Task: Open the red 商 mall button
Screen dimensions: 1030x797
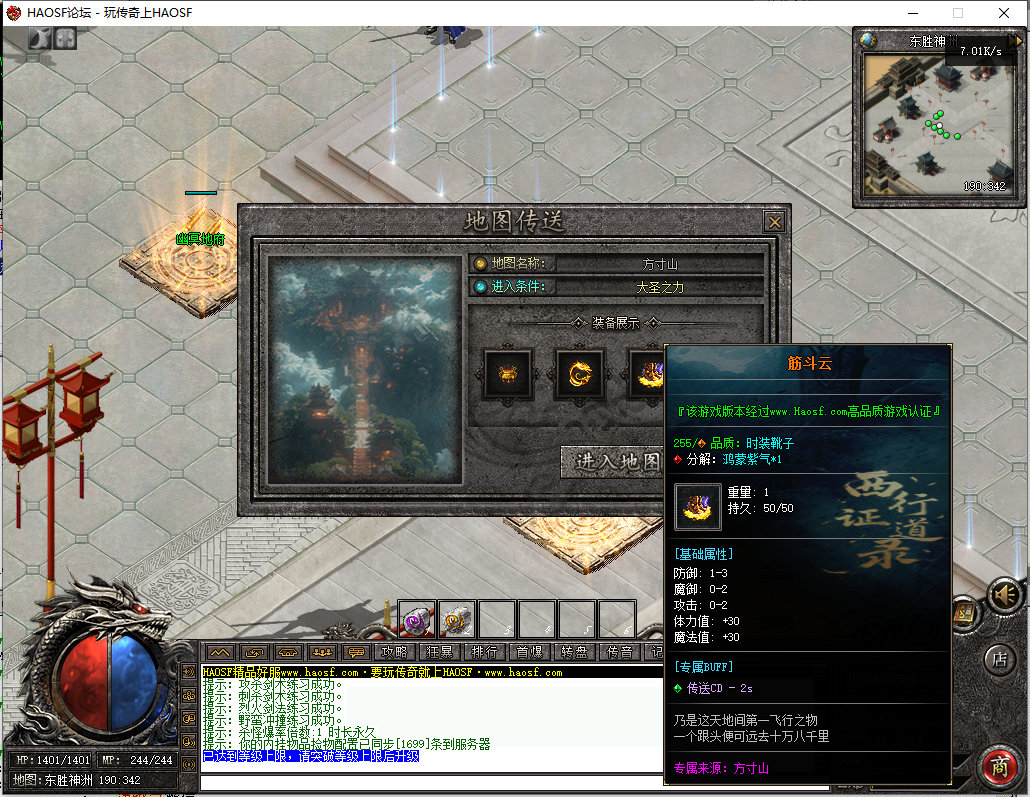Action: (999, 767)
